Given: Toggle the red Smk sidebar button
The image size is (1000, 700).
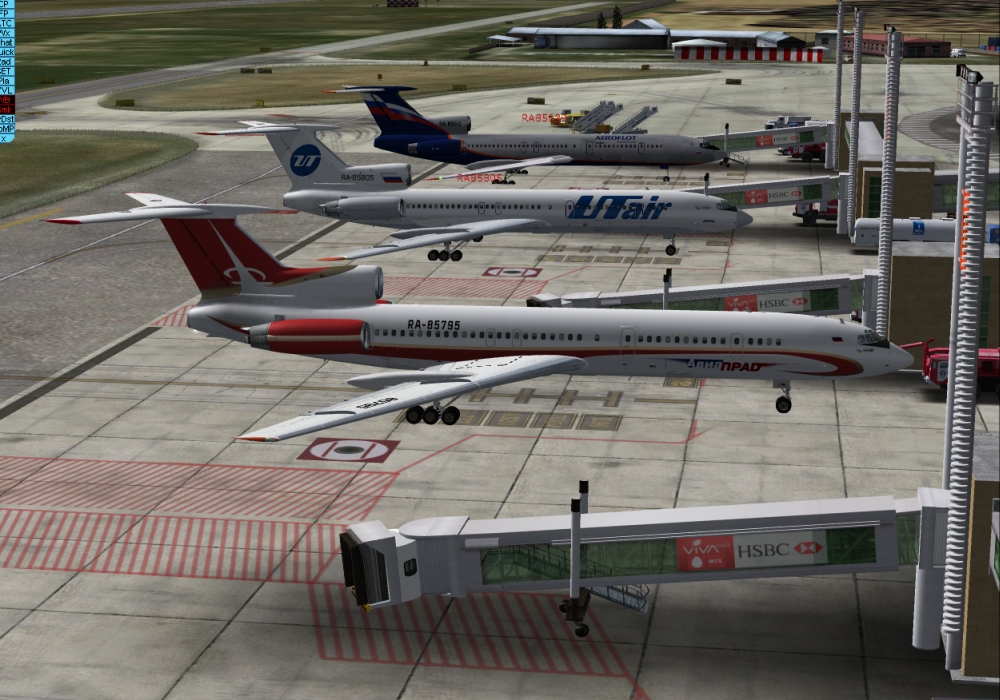Looking at the screenshot, I should 6,108.
